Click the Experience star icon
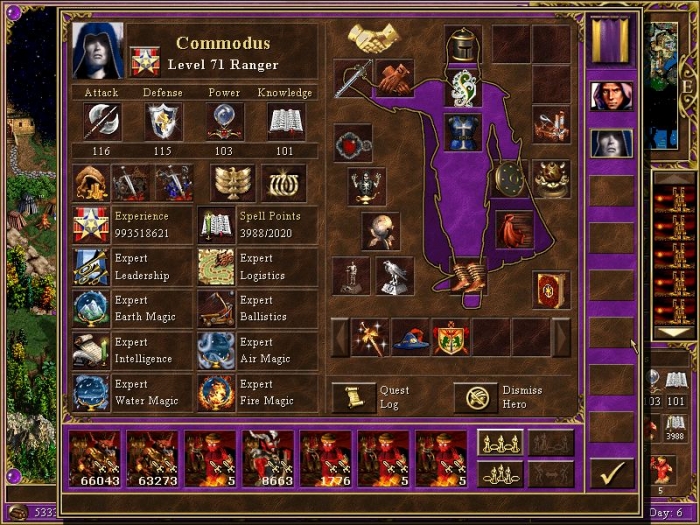 tap(92, 225)
